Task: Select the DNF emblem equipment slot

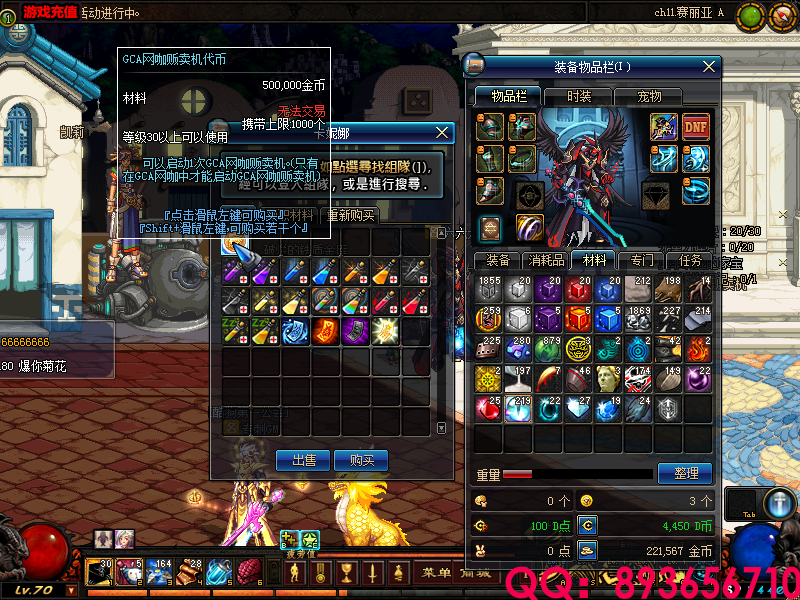Action: [696, 127]
